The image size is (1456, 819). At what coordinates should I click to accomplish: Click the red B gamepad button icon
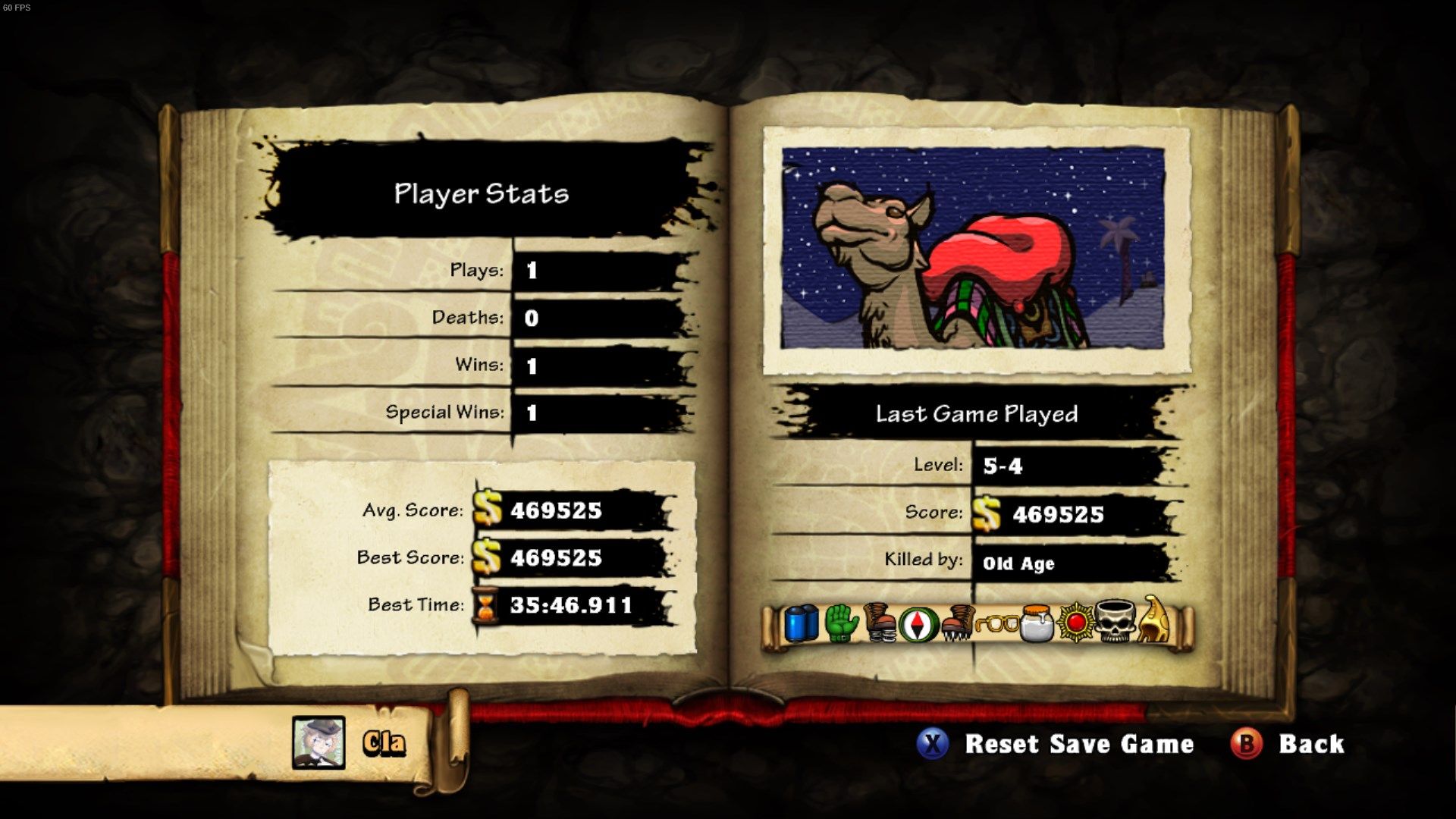coord(1248,744)
